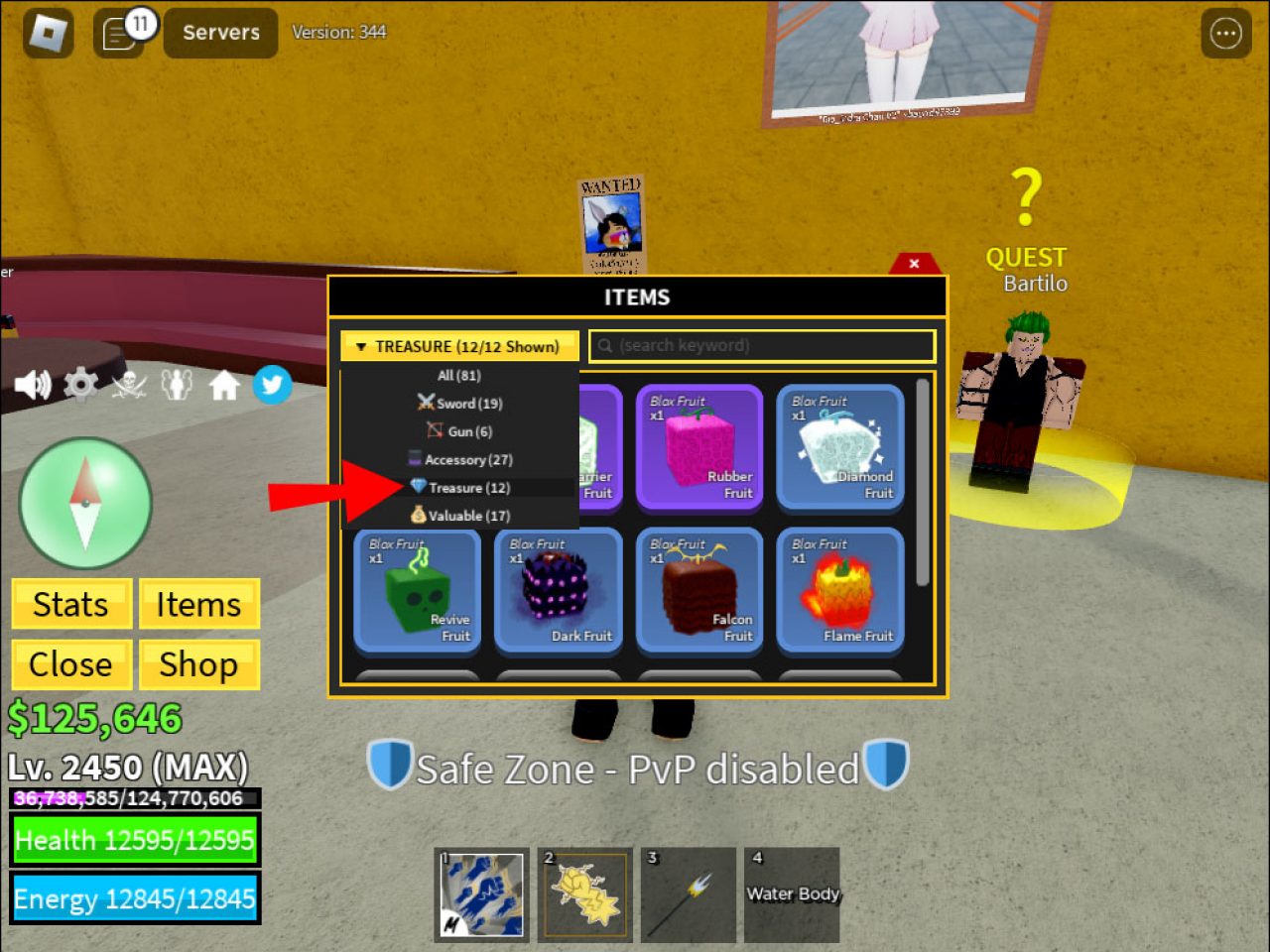Click the green Health bar

click(x=136, y=840)
